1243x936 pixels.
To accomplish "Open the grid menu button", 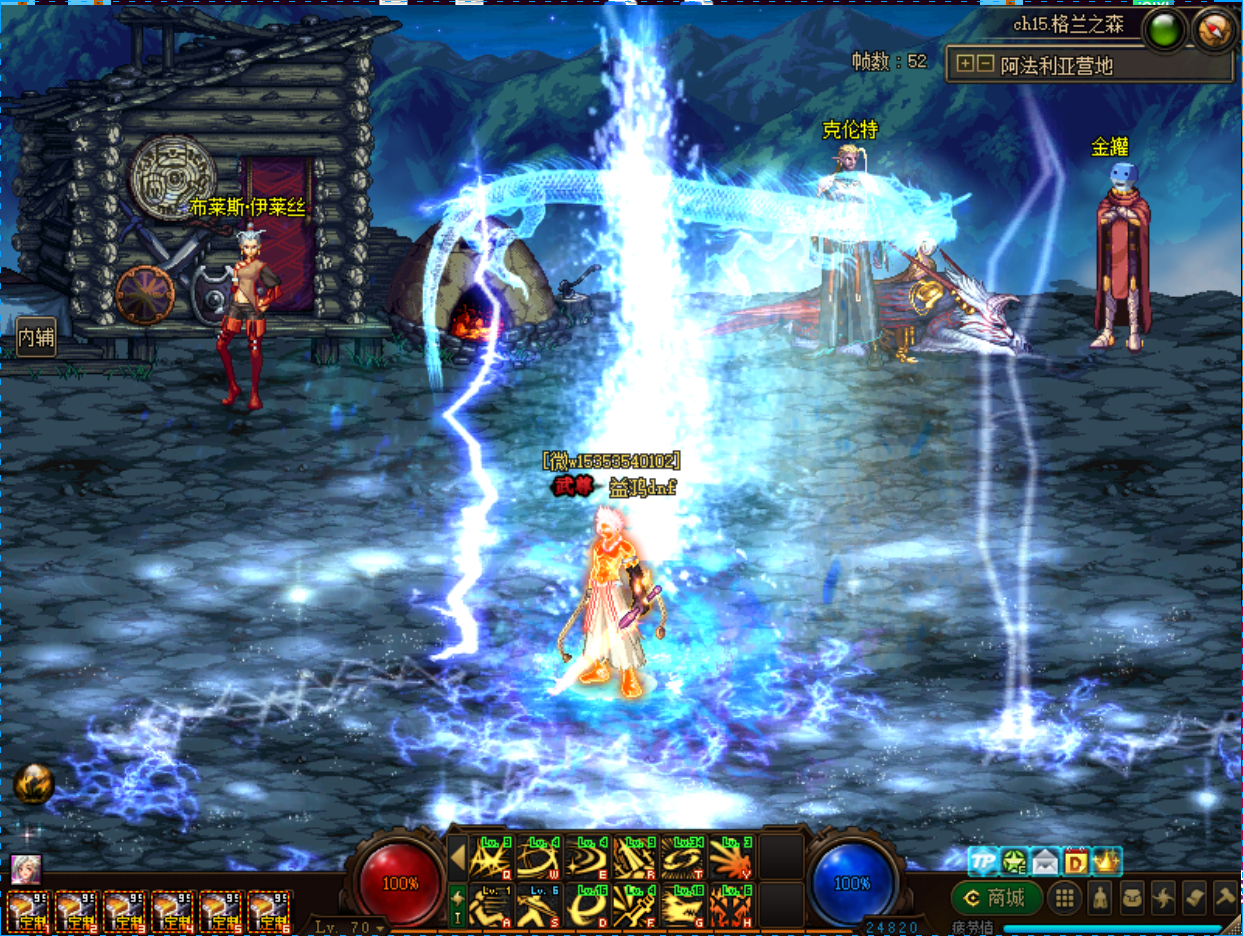I will pyautogui.click(x=1065, y=897).
